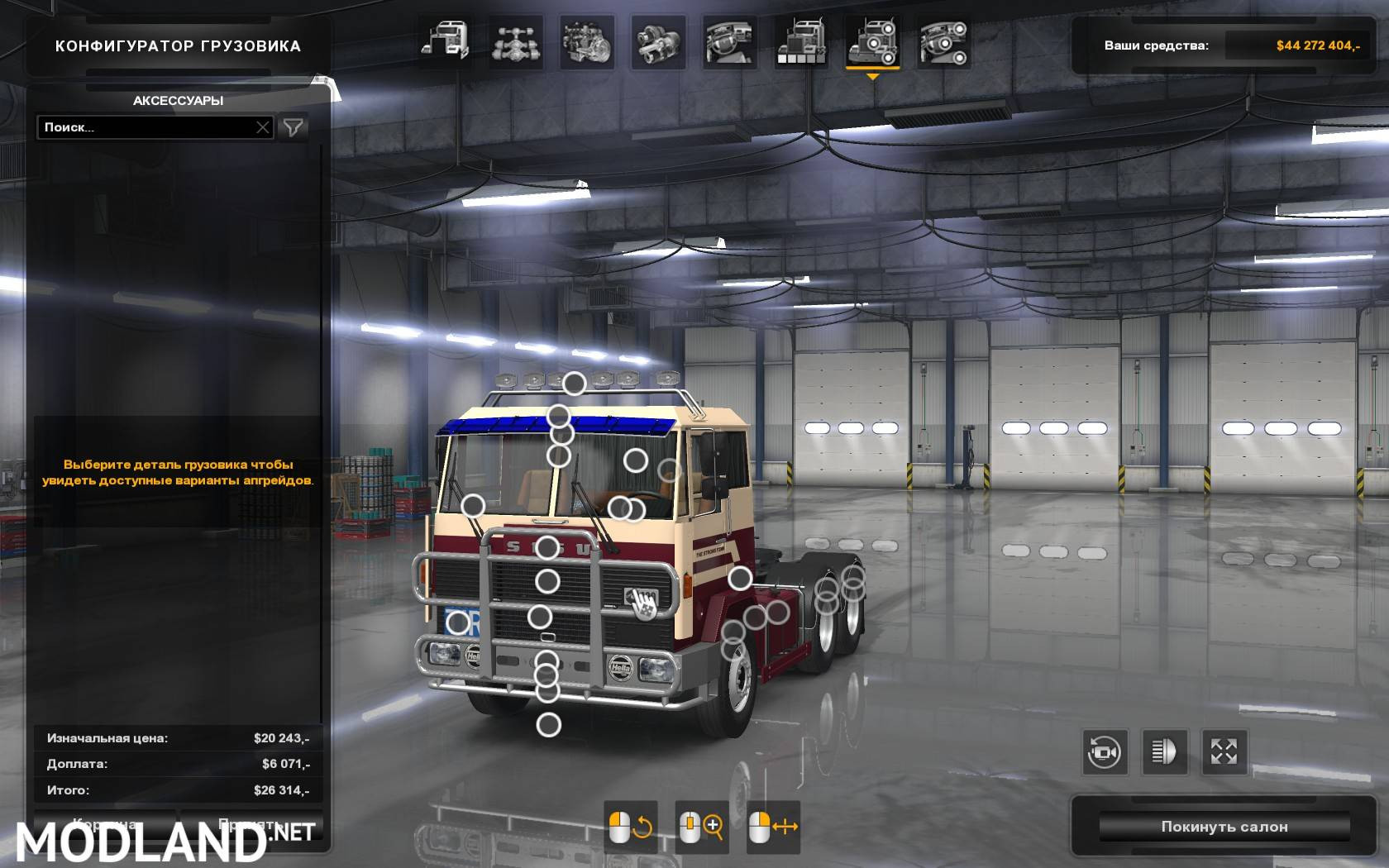
Task: Select the exterior accessories tab
Action: tap(872, 41)
